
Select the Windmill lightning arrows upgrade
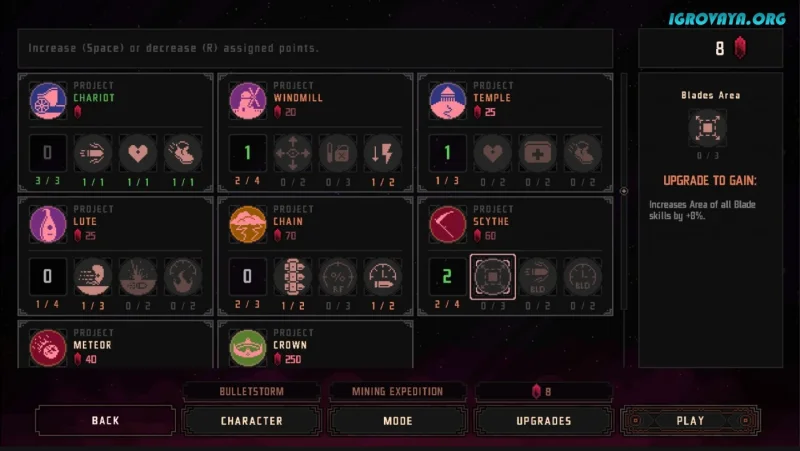click(383, 154)
